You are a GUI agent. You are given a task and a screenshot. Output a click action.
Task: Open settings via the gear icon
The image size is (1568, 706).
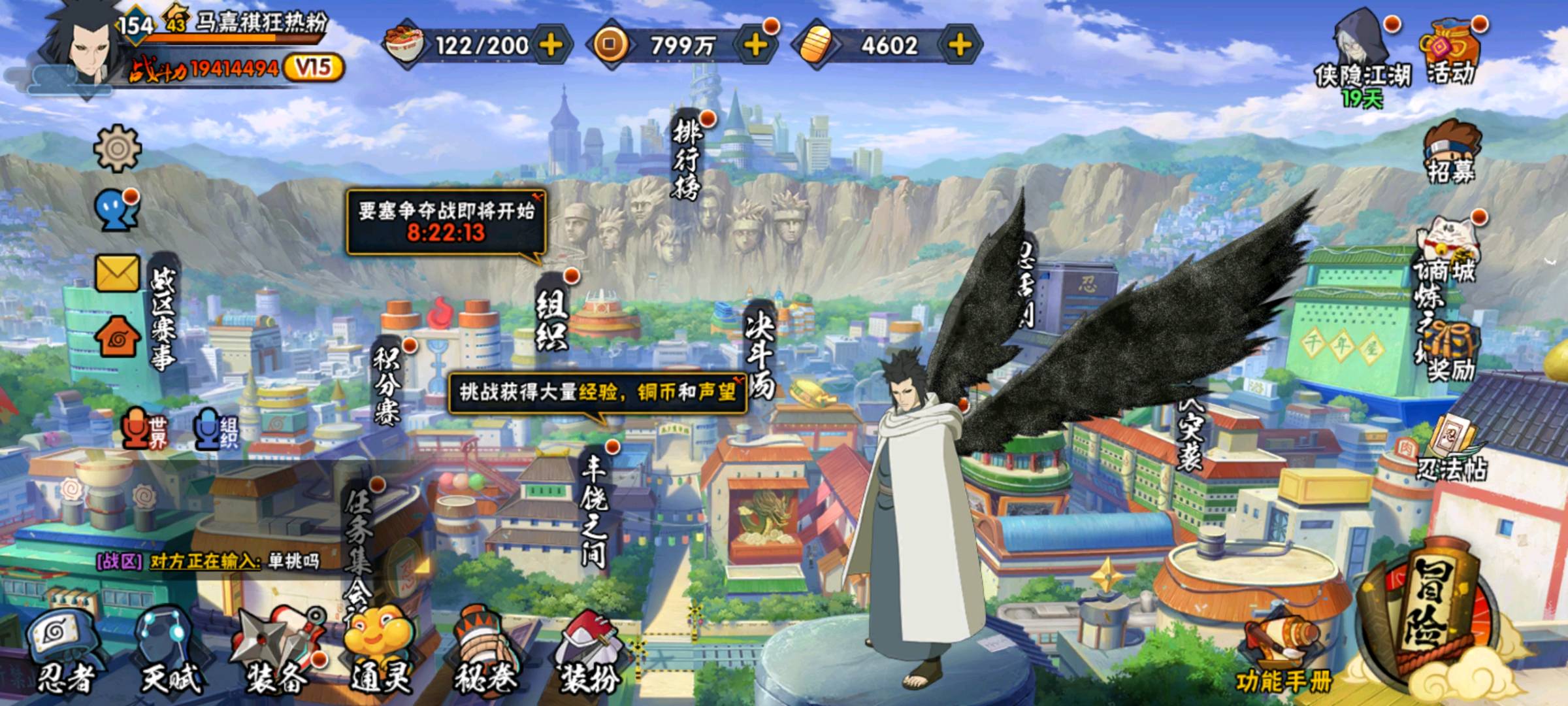[x=118, y=149]
